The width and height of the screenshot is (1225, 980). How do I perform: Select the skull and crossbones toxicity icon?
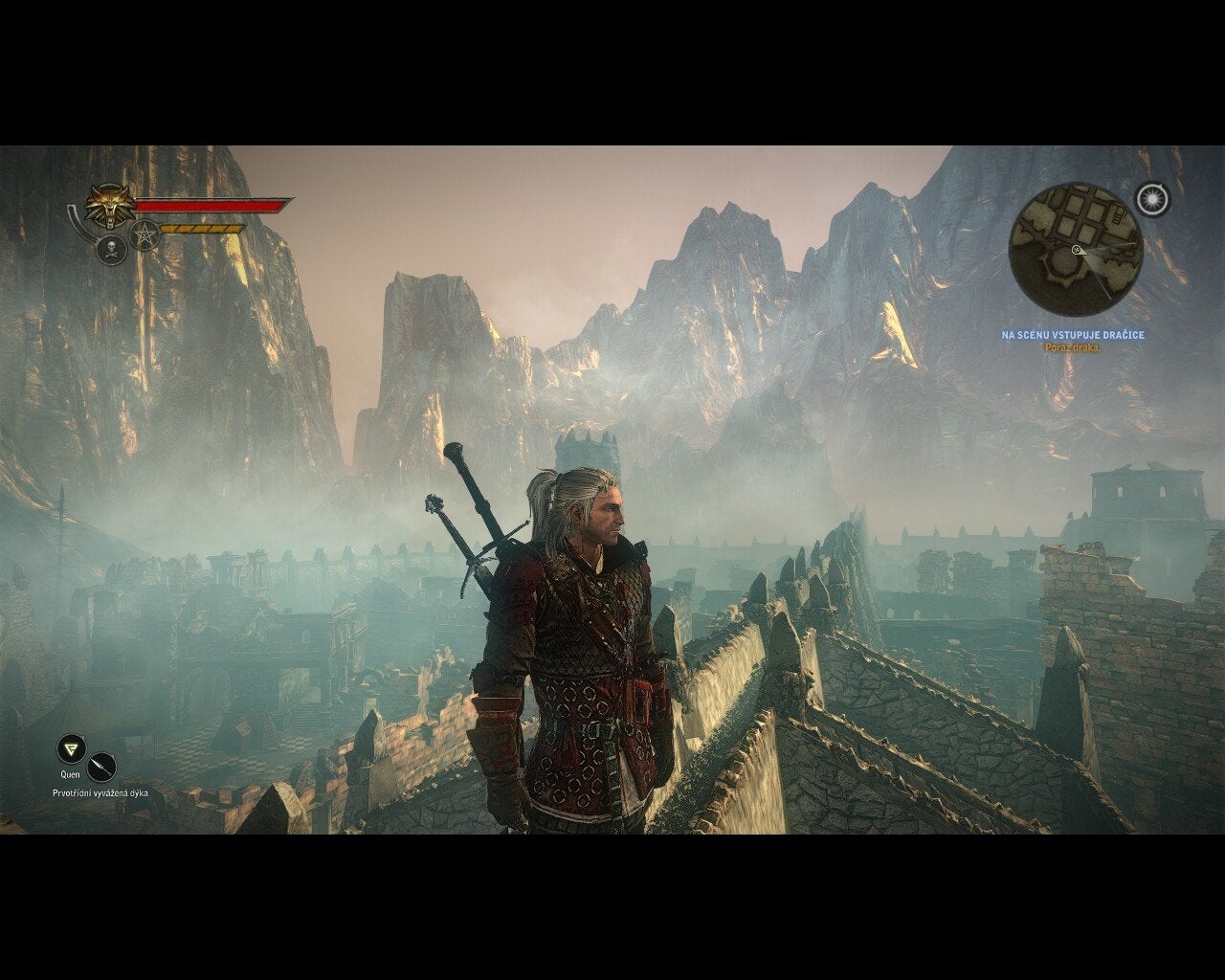pyautogui.click(x=112, y=249)
